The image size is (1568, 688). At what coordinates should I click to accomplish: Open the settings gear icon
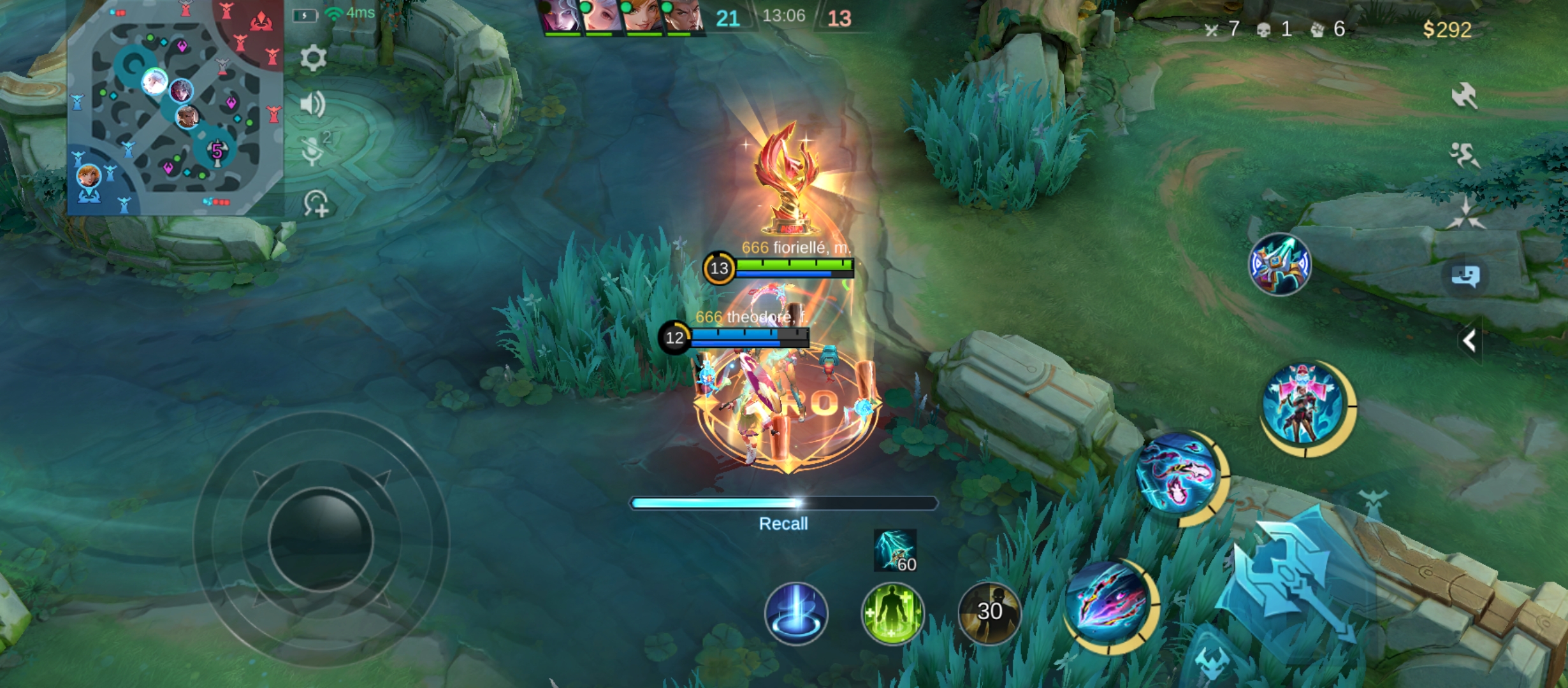coord(313,59)
